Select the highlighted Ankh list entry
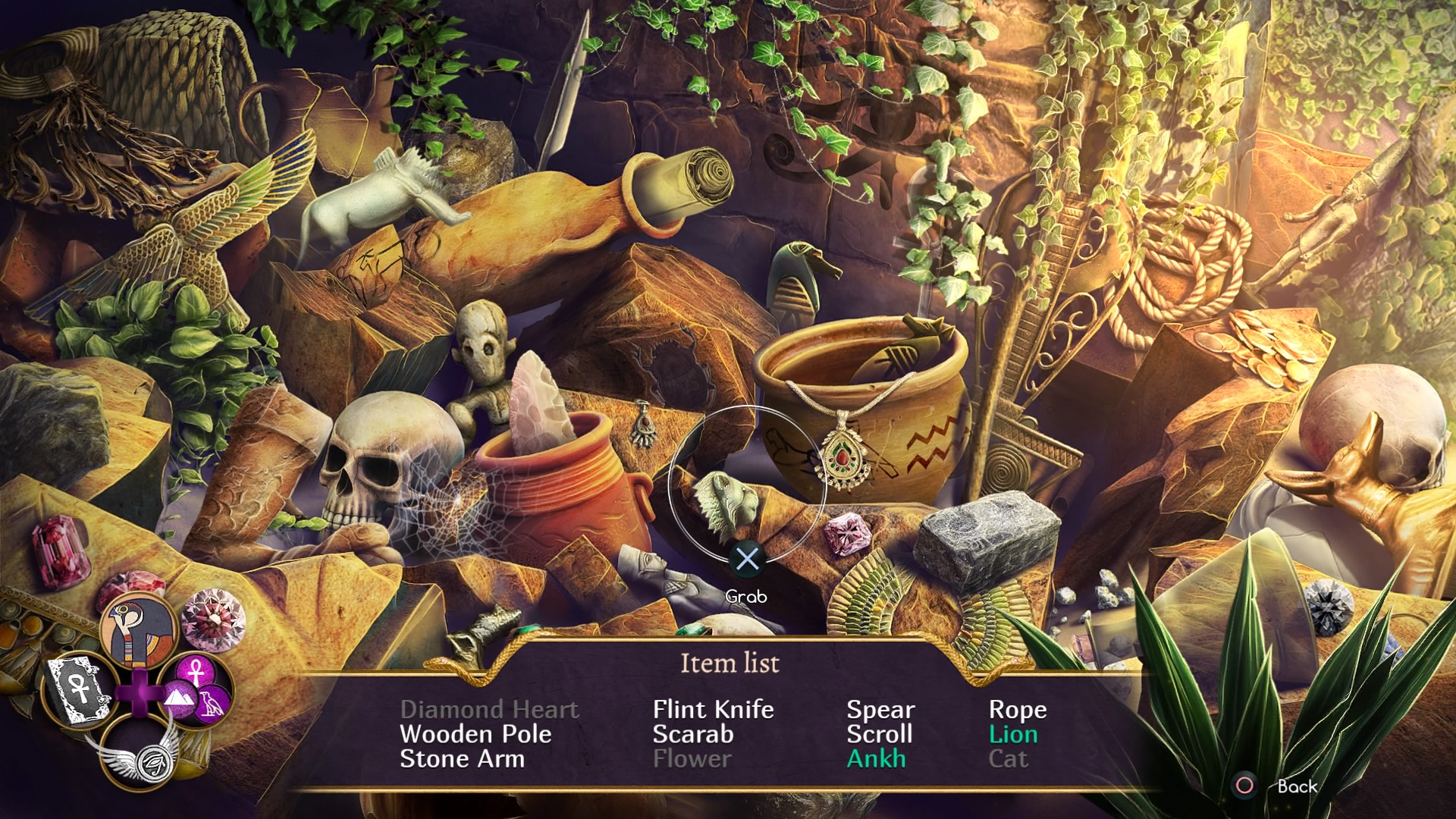The image size is (1456, 819). coord(876,759)
